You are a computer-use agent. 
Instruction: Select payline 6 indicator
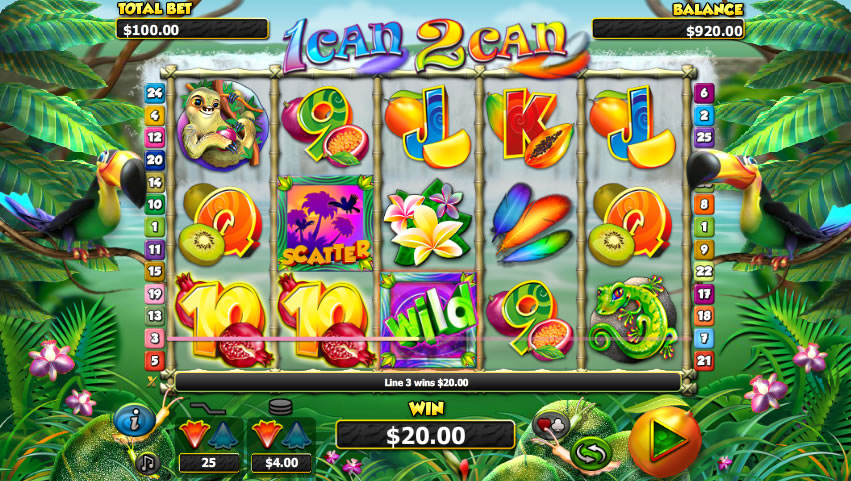[x=704, y=93]
